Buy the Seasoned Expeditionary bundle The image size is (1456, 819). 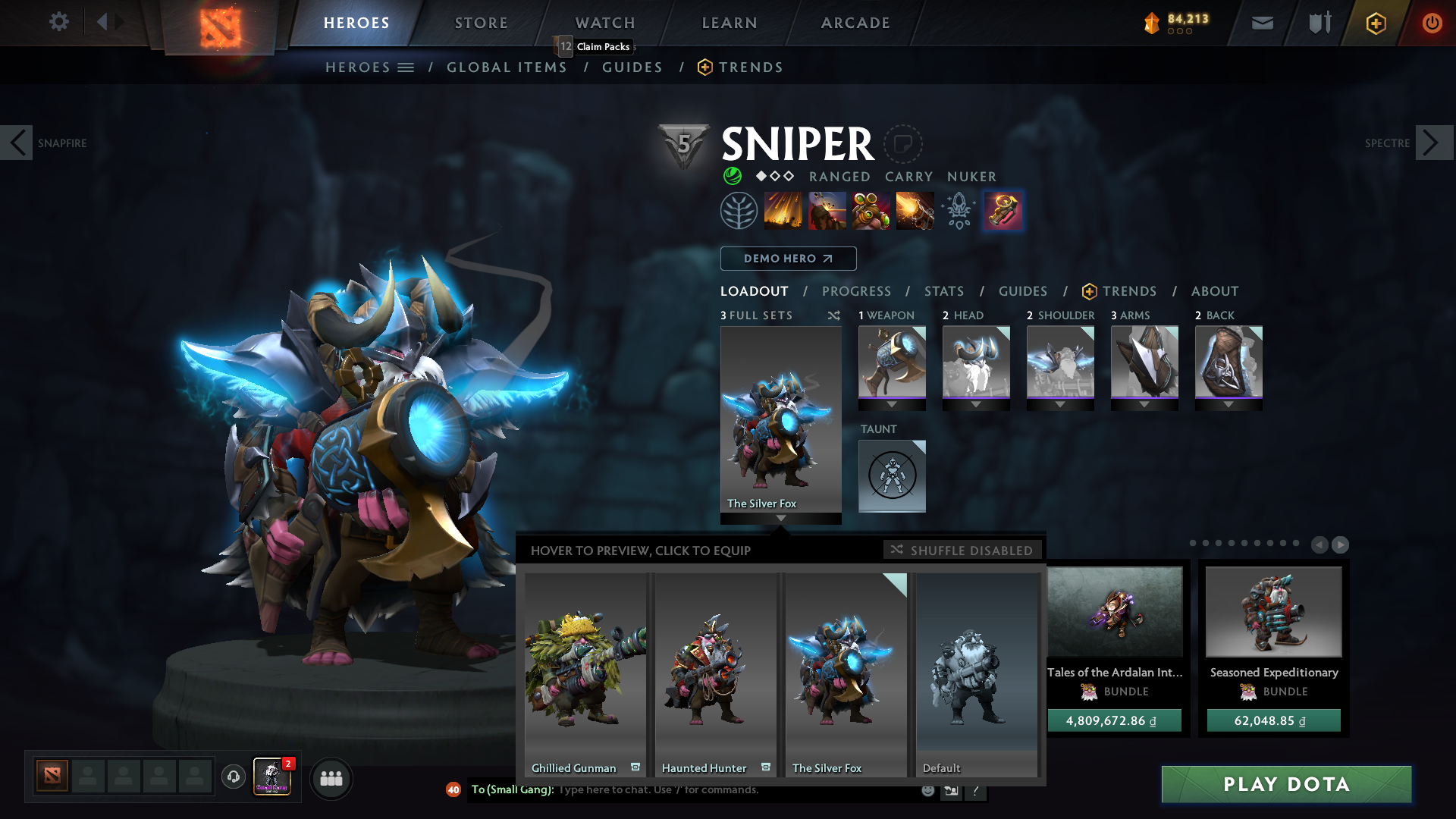point(1273,720)
